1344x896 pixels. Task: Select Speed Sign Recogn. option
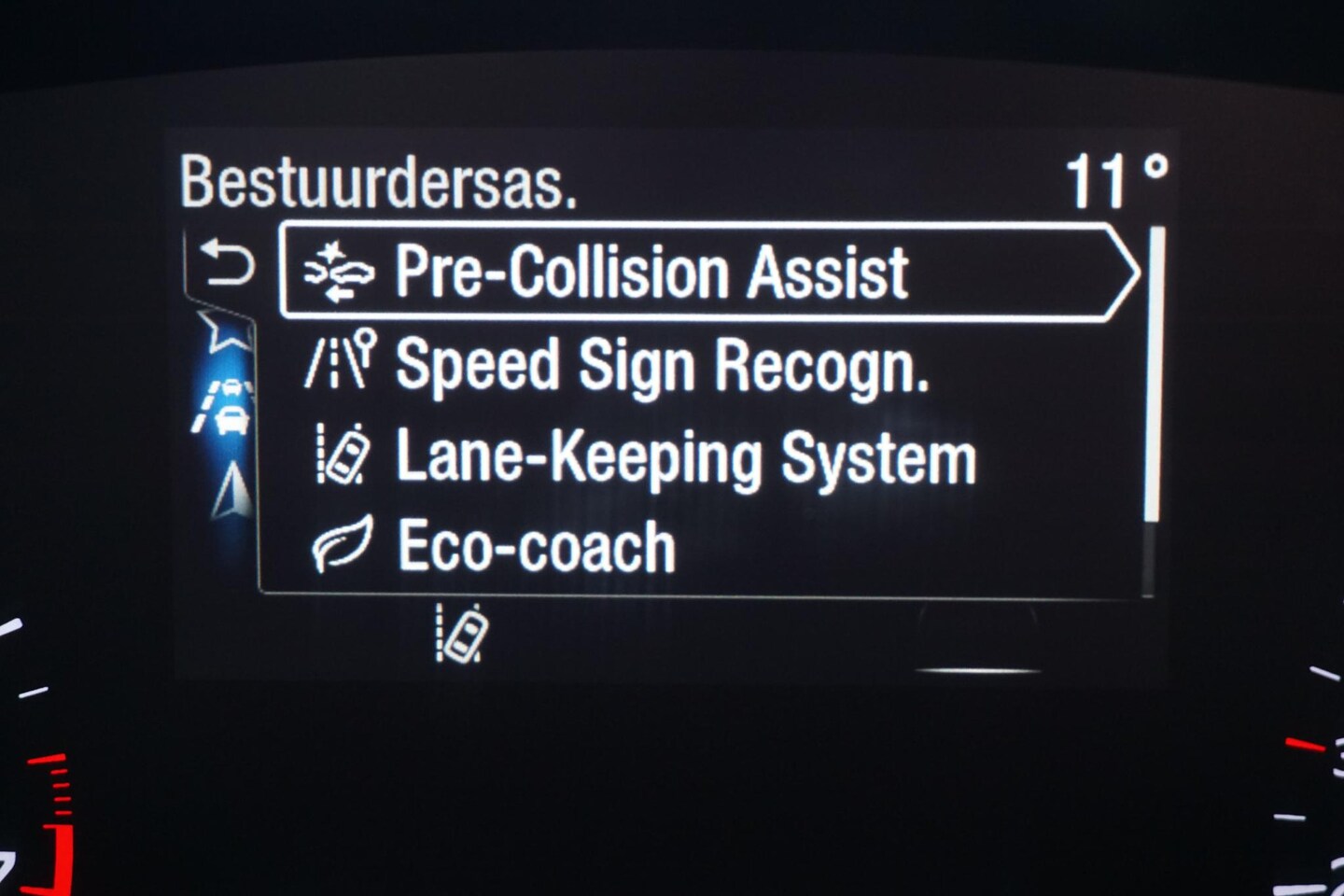661,365
